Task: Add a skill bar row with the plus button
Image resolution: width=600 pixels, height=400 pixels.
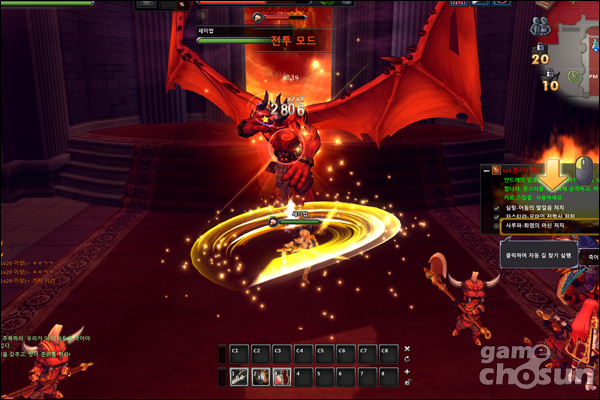Action: pos(407,371)
